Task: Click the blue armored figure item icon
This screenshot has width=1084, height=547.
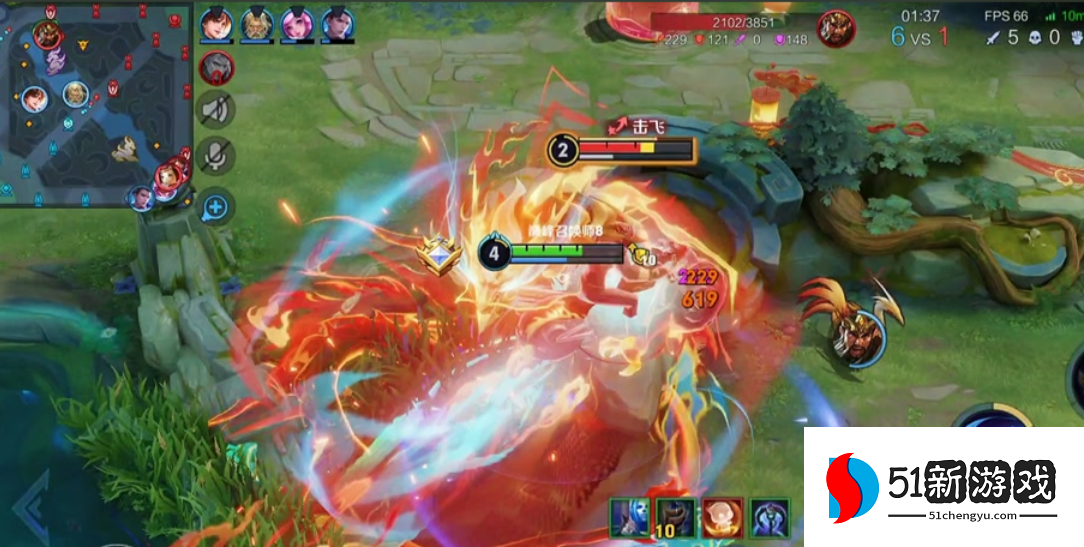Action: click(x=769, y=518)
